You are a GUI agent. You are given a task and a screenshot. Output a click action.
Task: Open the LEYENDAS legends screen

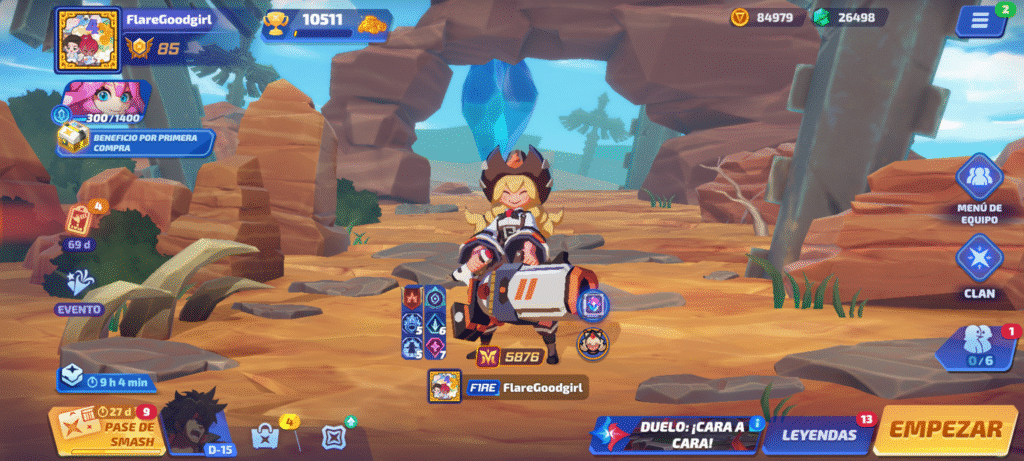coord(819,435)
